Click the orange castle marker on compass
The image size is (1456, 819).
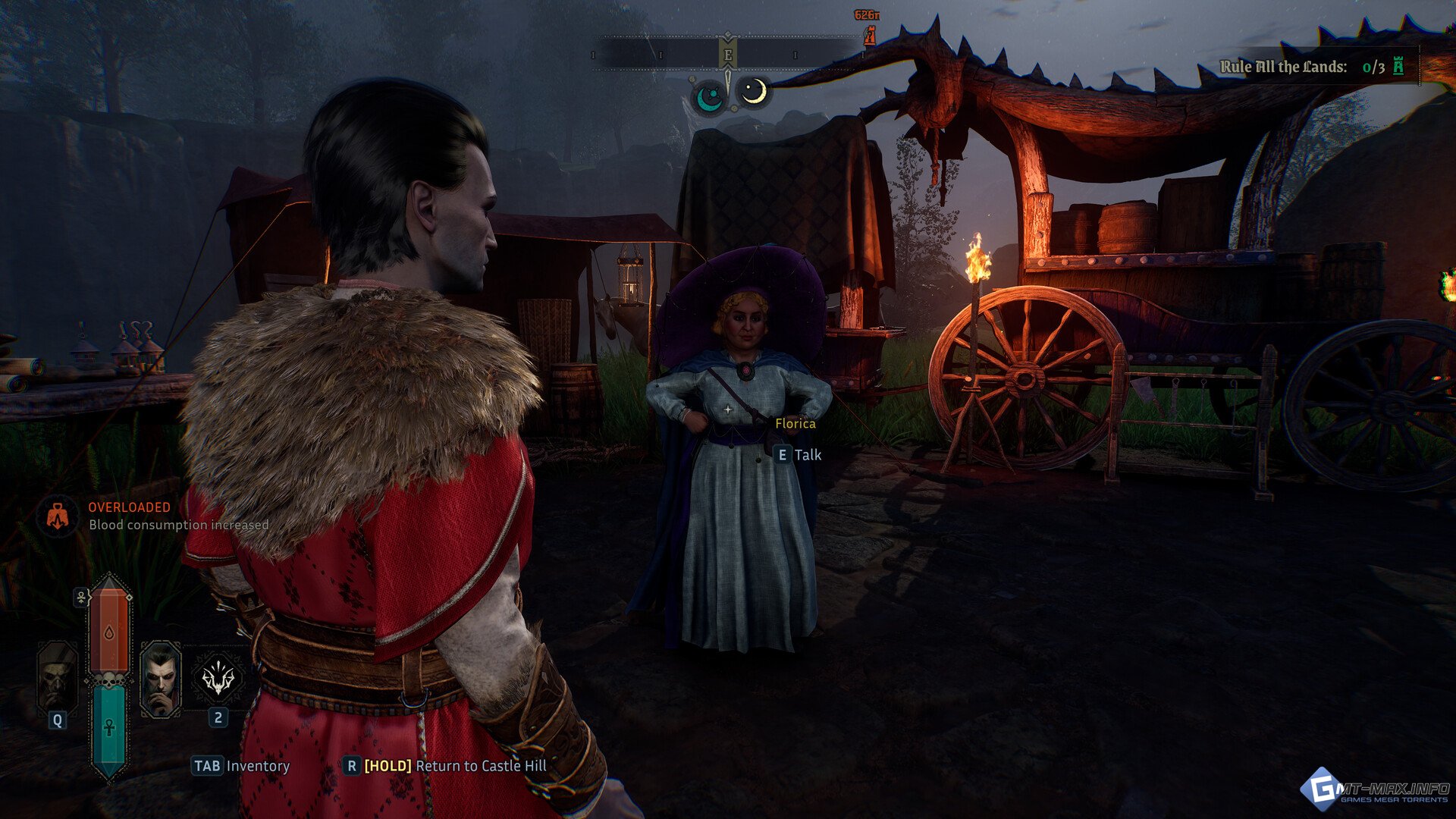click(870, 35)
